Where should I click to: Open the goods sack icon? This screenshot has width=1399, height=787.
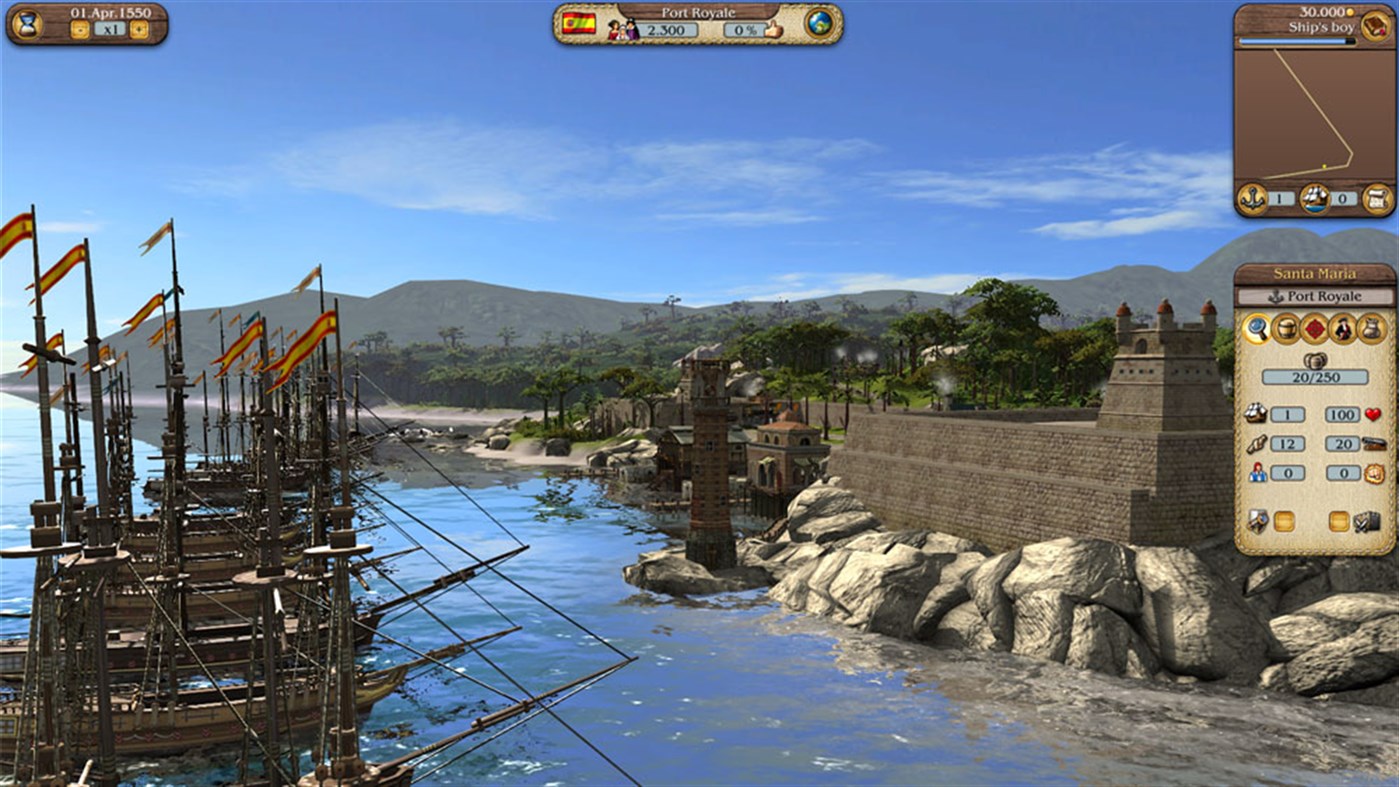pos(1371,329)
